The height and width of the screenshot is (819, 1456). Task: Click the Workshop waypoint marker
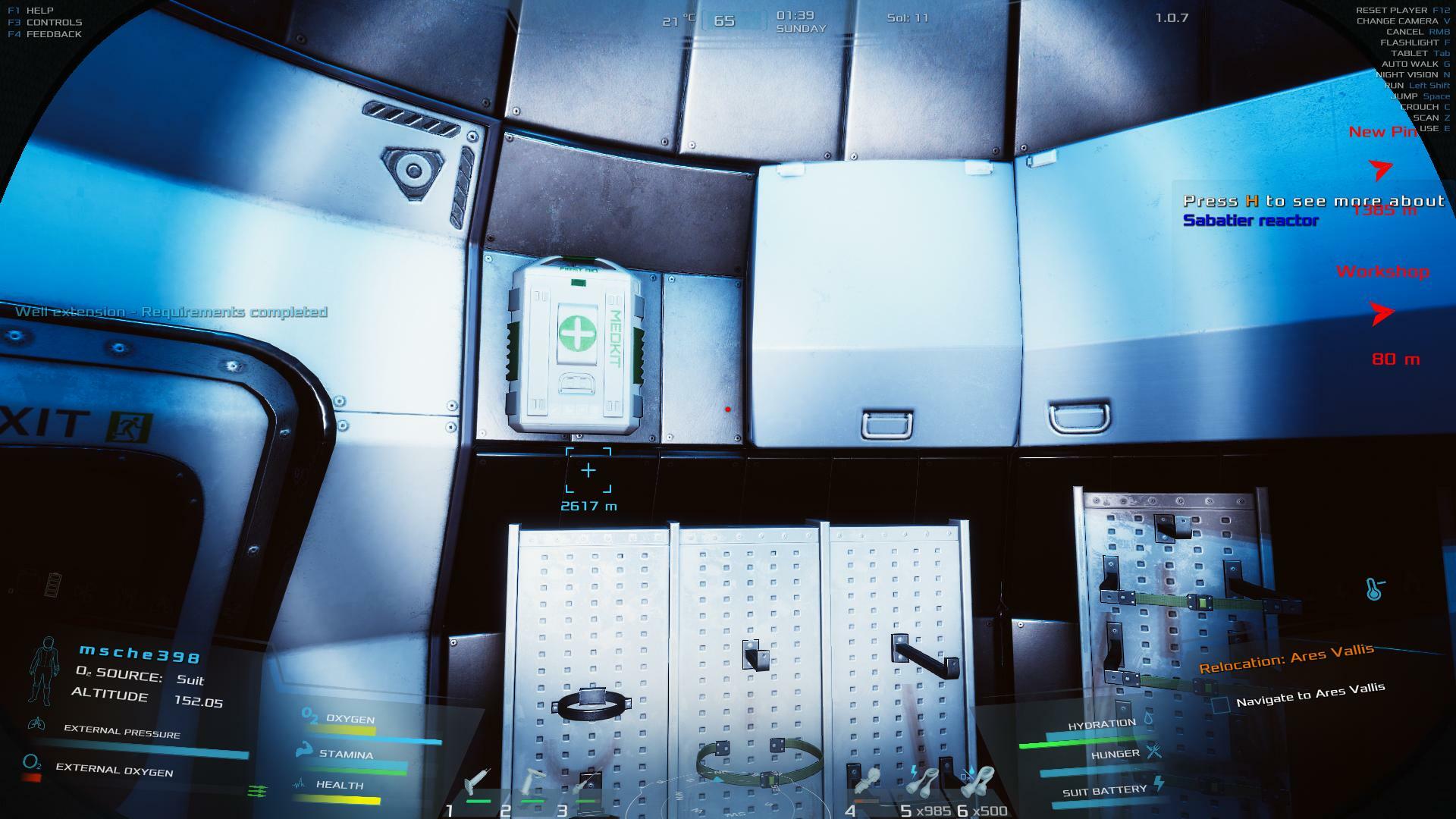click(1382, 312)
